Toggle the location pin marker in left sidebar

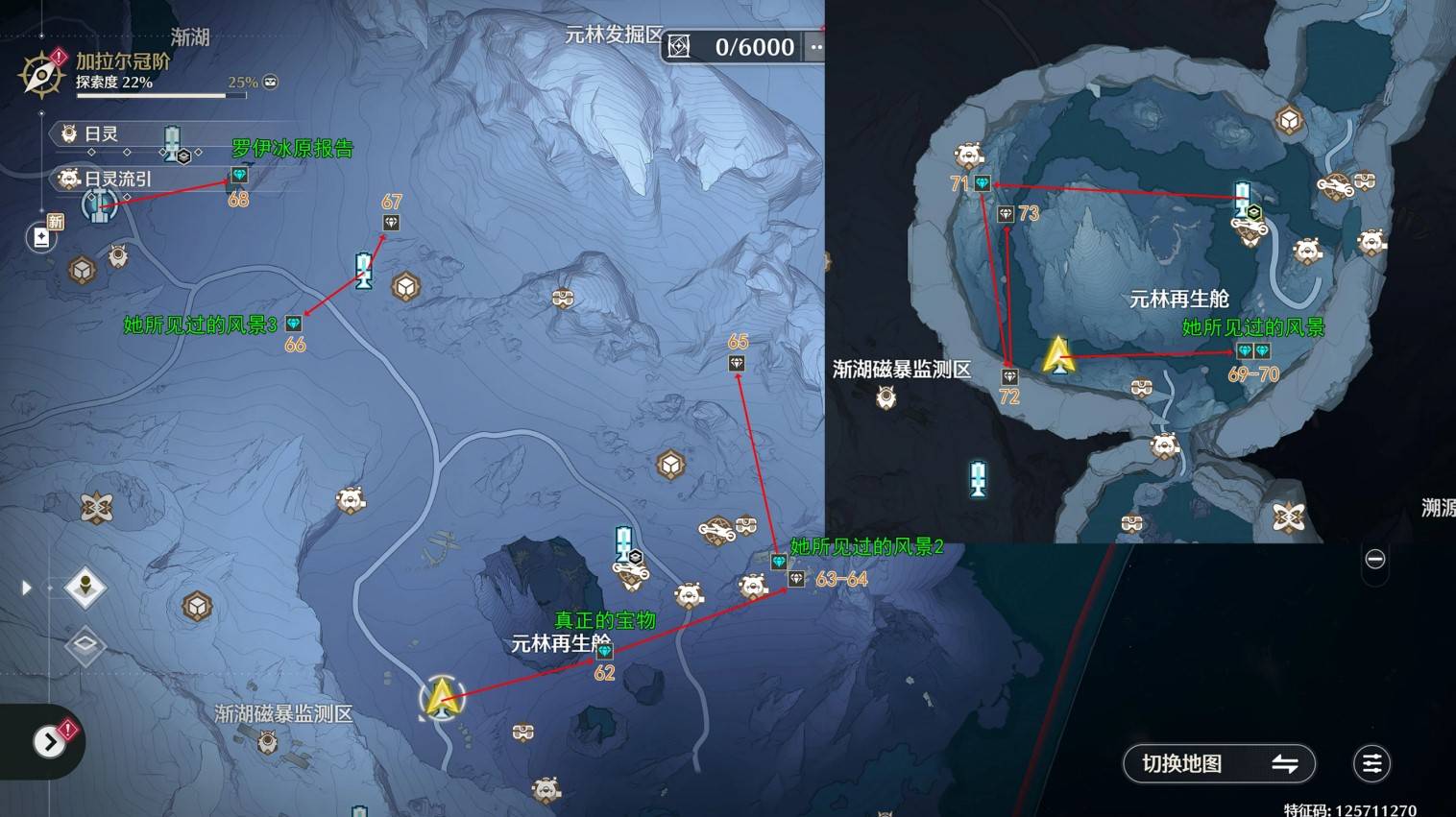[85, 588]
